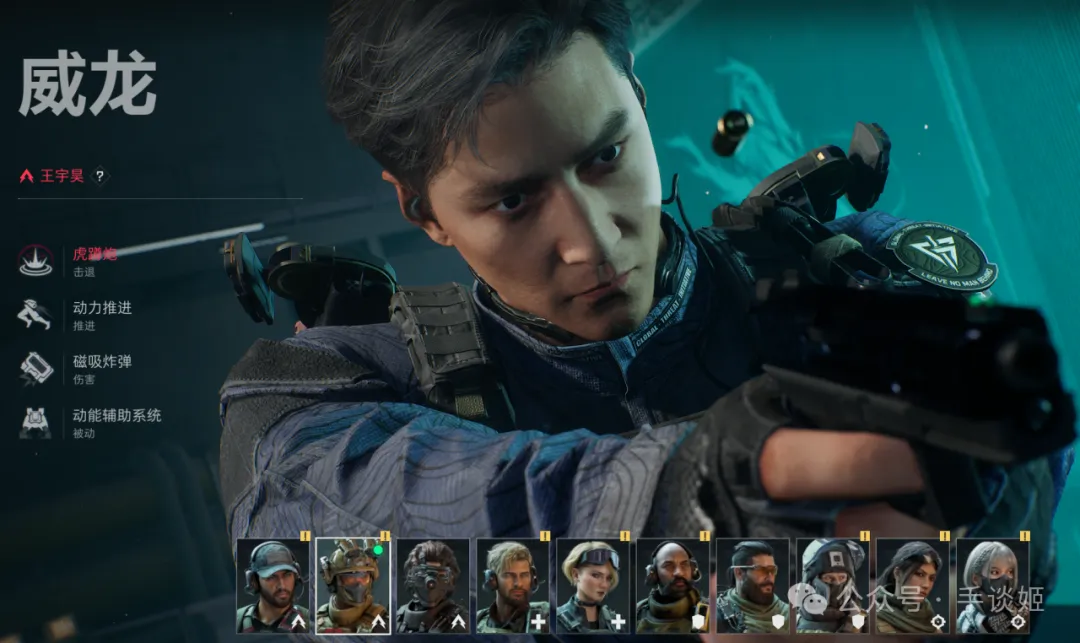The width and height of the screenshot is (1080, 643).
Task: Pick the dark-haired female recon operator
Action: click(912, 585)
